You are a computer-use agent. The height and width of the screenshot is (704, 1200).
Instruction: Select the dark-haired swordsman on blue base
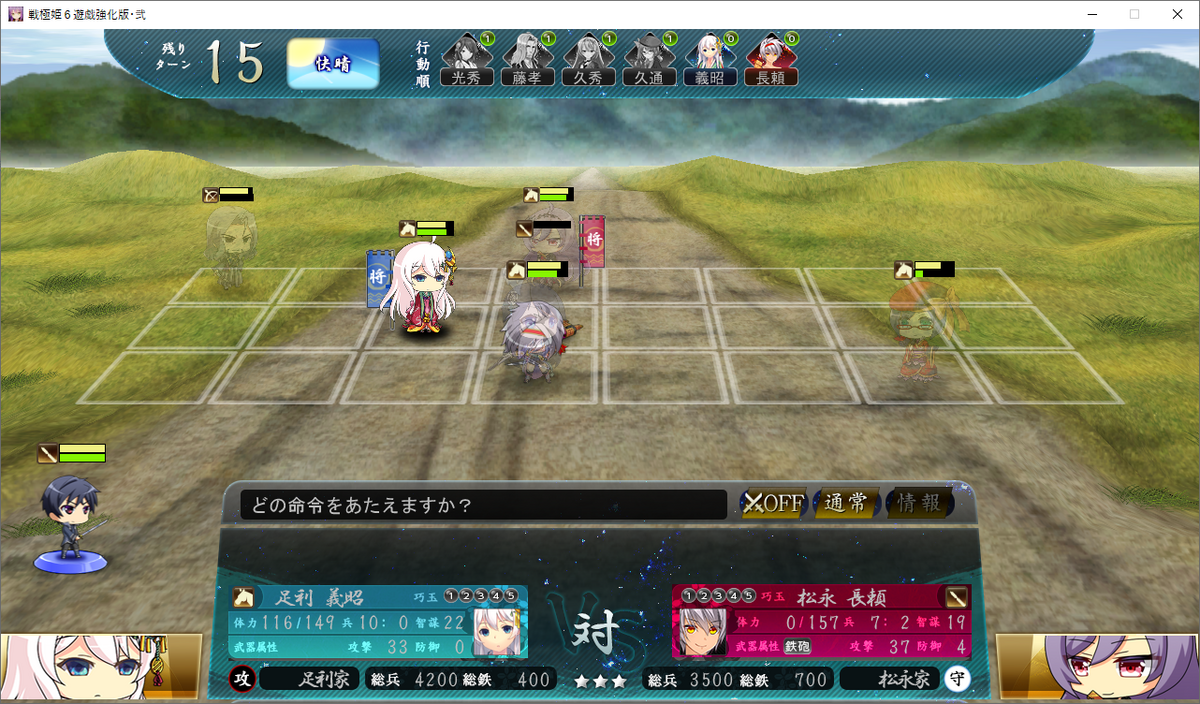pyautogui.click(x=69, y=520)
